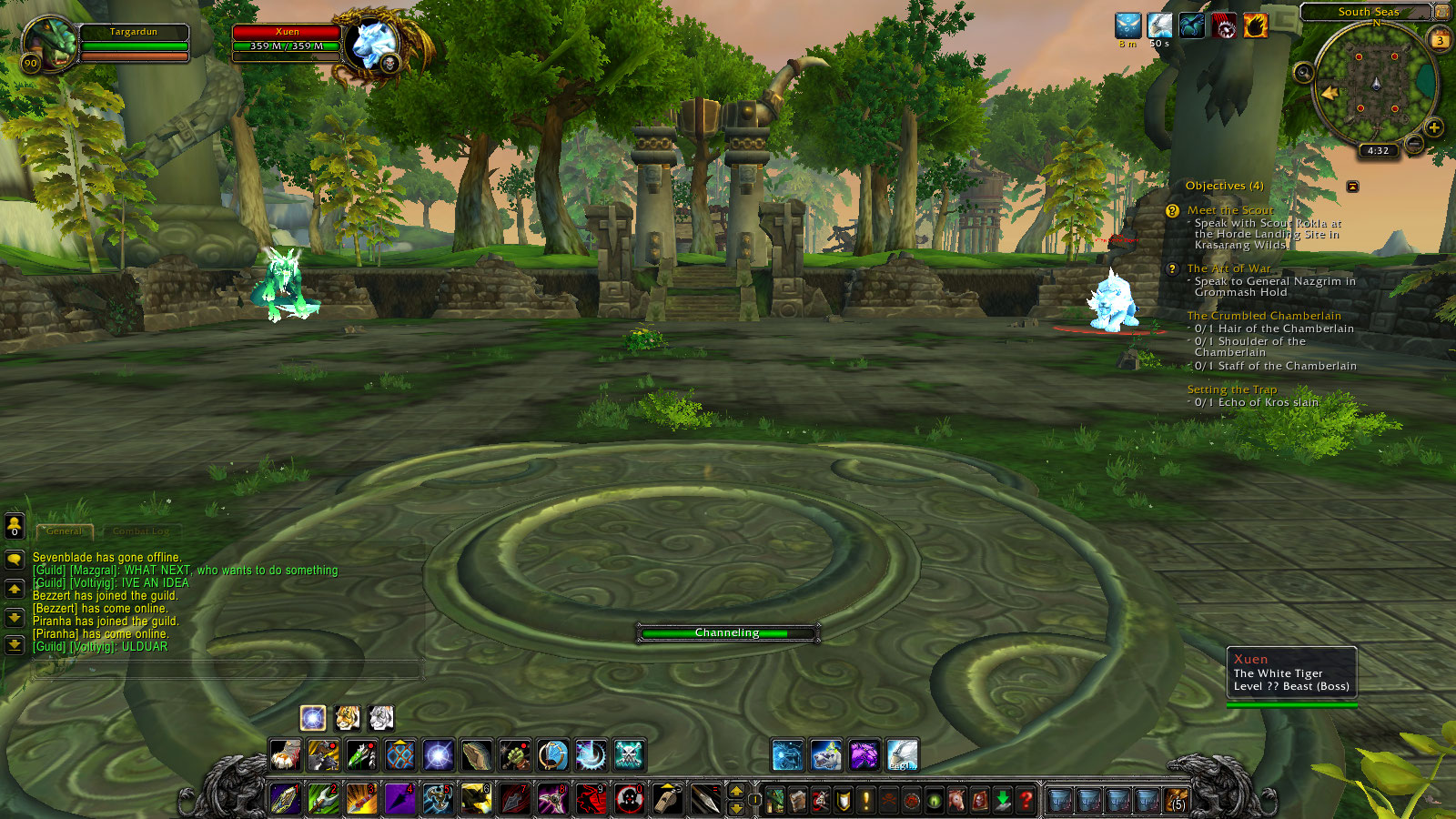Click the chat scroll-to-bottom arrow button
This screenshot has height=819, width=1456.
[15, 643]
